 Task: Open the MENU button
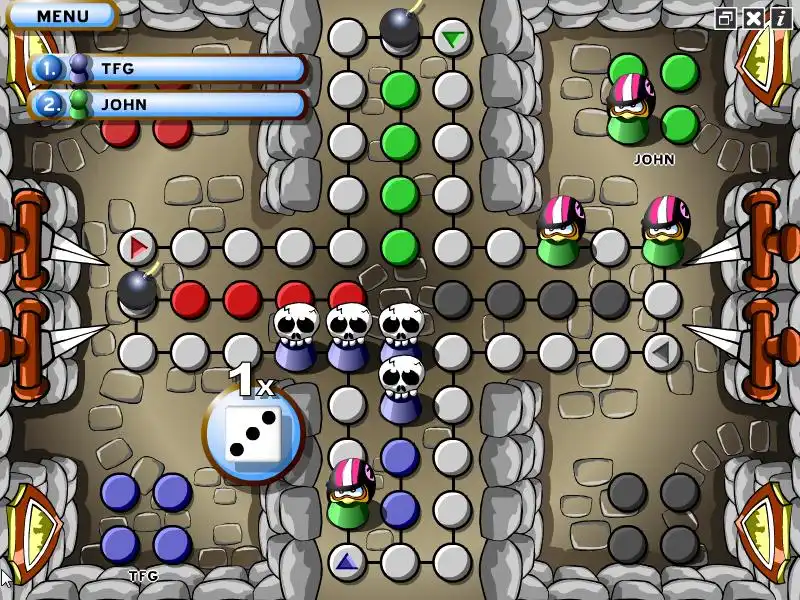pos(62,16)
